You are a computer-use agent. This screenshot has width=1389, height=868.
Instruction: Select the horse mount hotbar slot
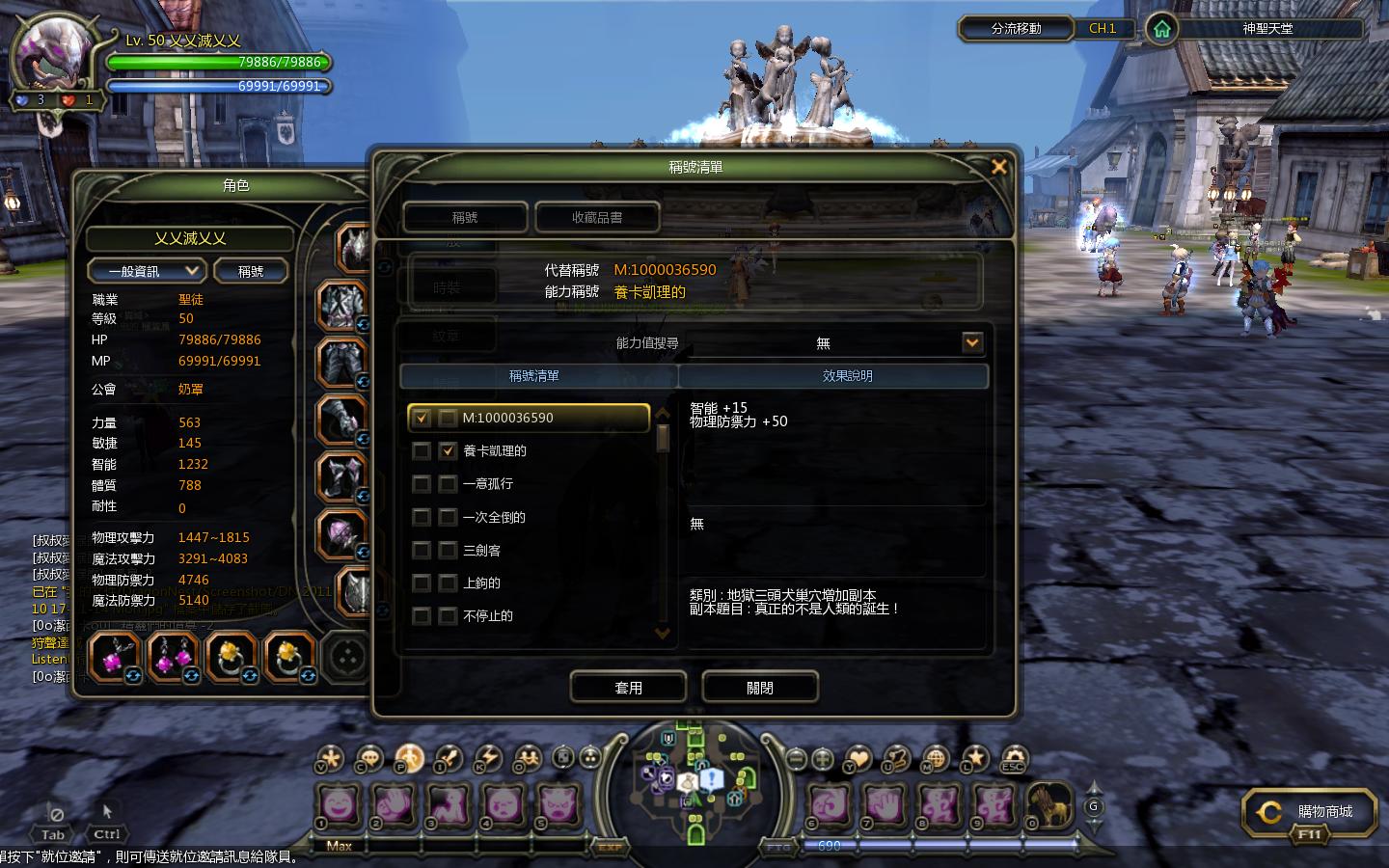point(1050,805)
